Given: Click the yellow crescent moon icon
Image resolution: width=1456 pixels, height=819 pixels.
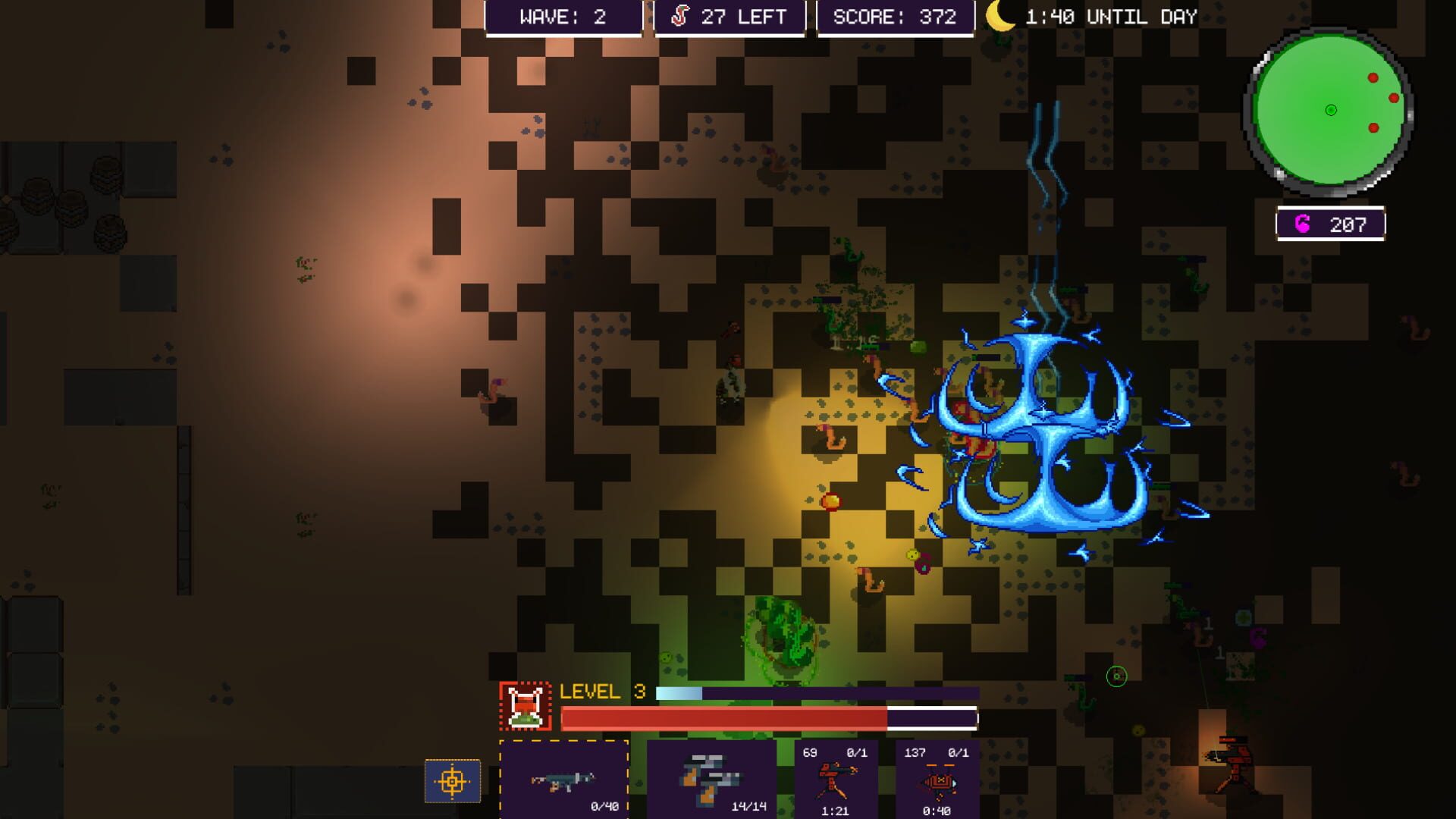Looking at the screenshot, I should click(997, 17).
